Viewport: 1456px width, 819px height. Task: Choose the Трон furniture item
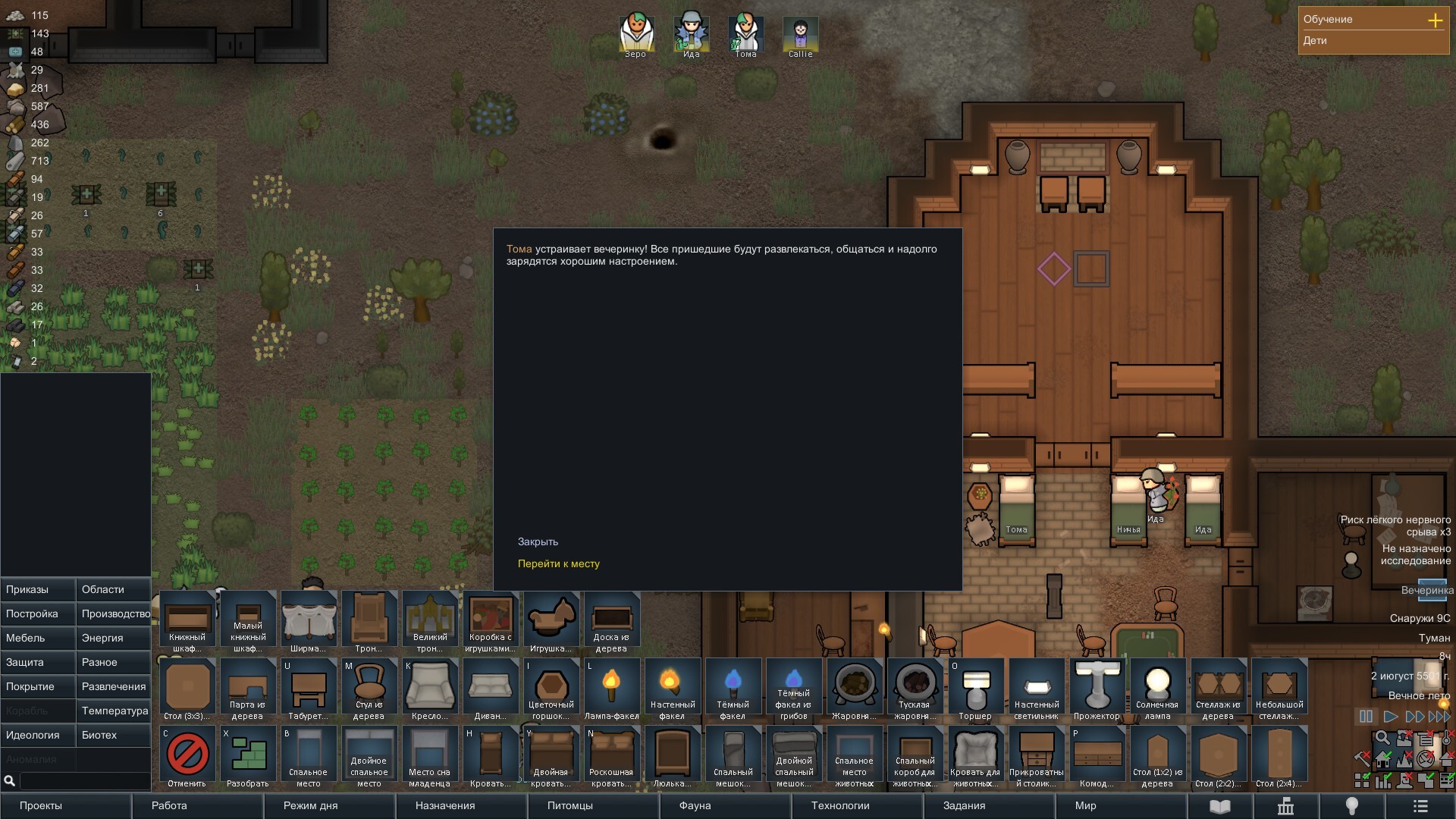[369, 622]
